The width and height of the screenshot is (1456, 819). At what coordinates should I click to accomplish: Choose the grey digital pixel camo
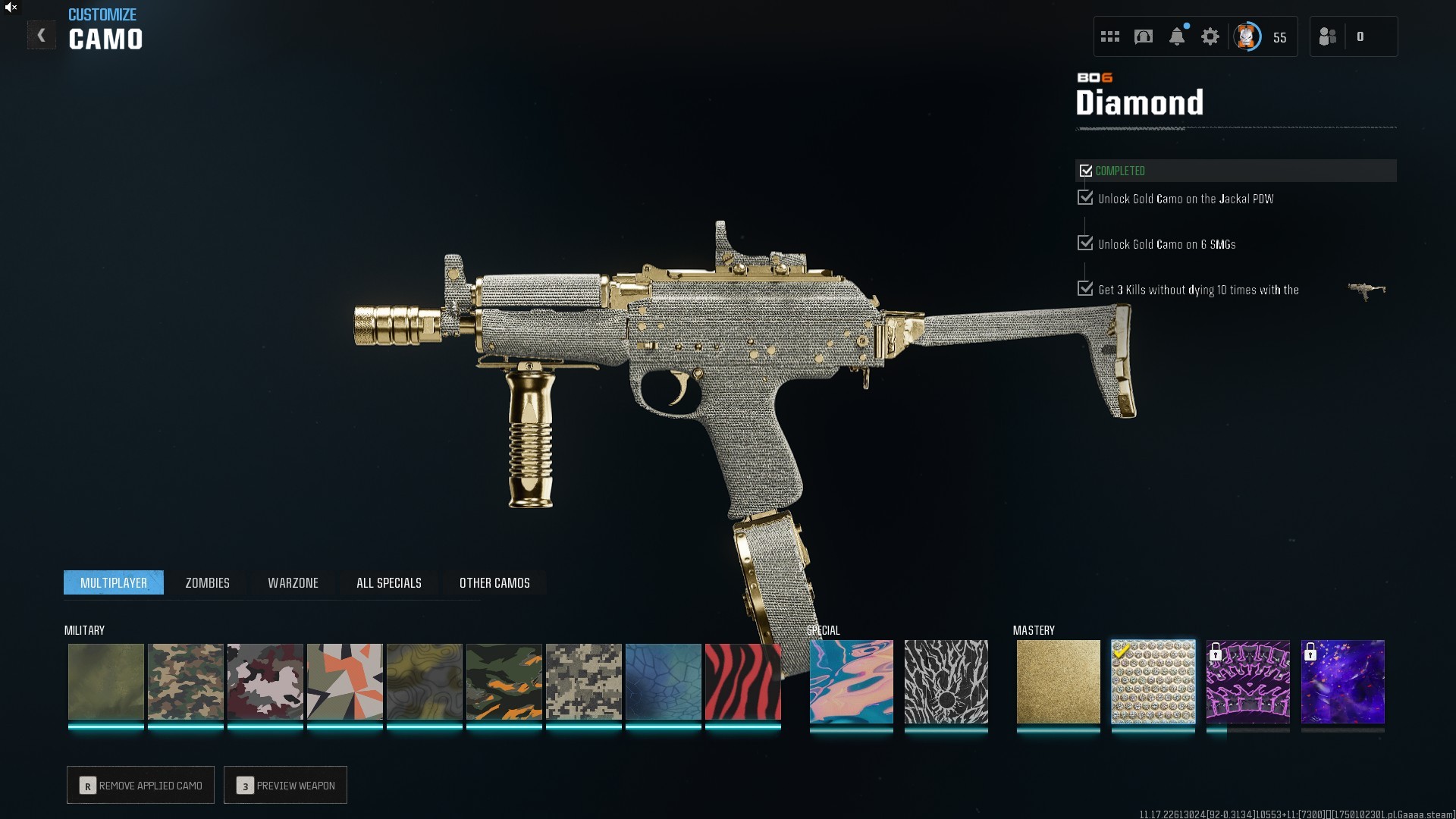coord(583,682)
